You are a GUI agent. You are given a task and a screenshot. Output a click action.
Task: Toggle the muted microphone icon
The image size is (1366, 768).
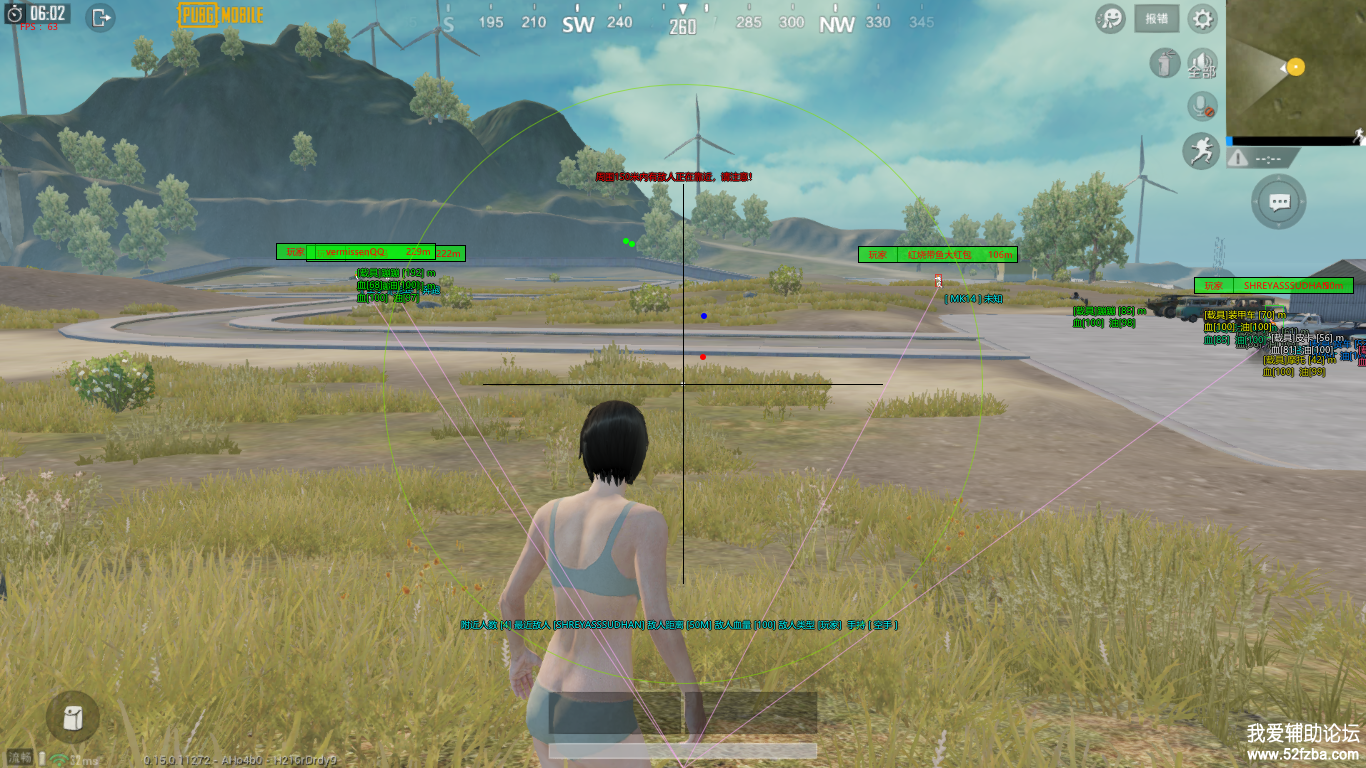point(1202,106)
